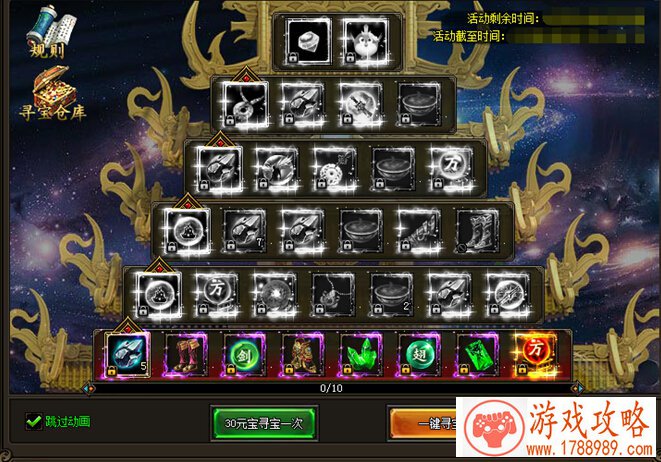Screen dimensions: 661x462
Task: Click the orange 一键寻宝 button
Action: [x=428, y=422]
